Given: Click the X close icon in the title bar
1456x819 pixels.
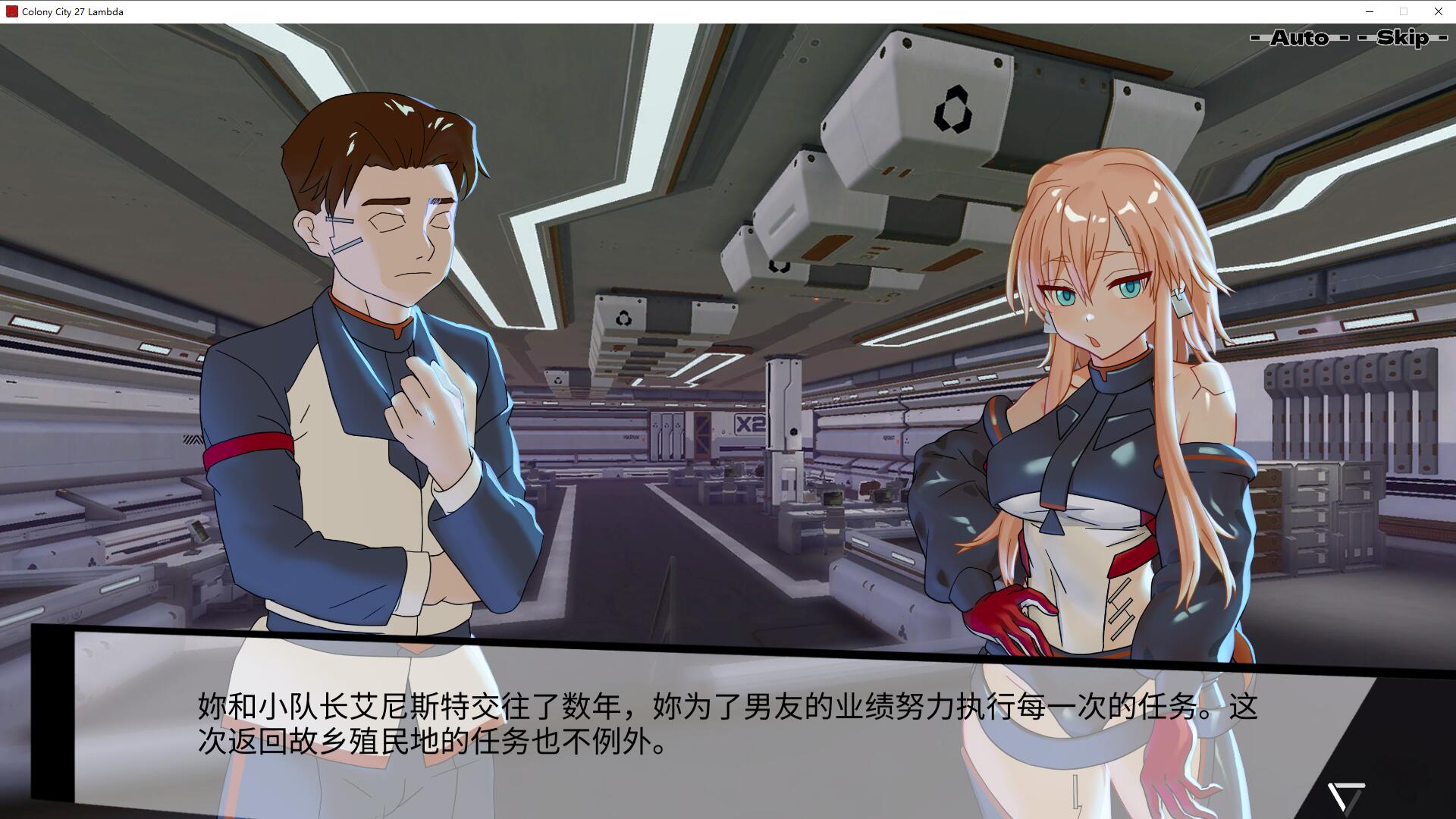Looking at the screenshot, I should pos(1438,11).
